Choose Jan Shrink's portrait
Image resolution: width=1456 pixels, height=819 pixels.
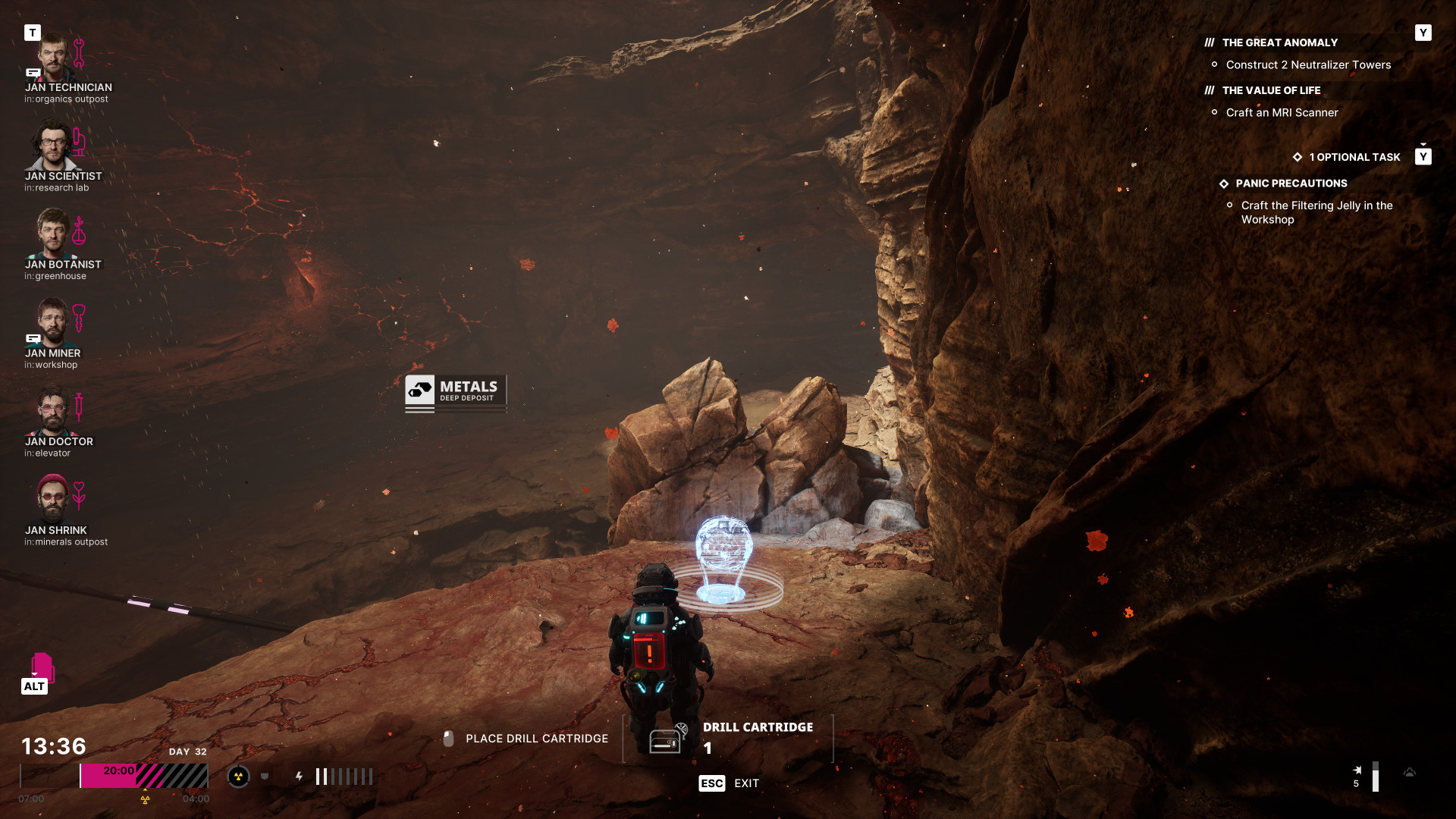[53, 499]
